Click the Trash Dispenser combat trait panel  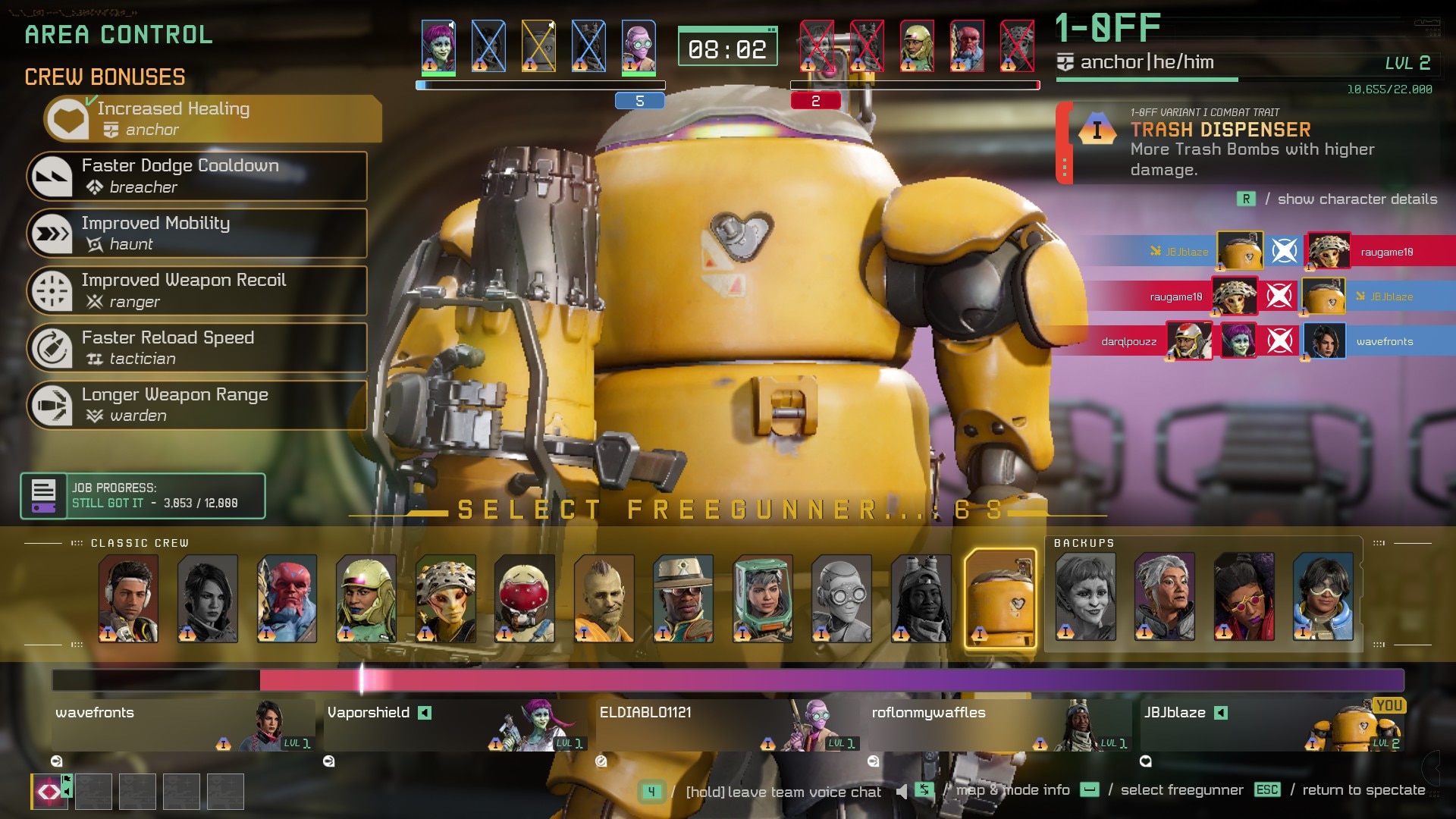point(1251,144)
